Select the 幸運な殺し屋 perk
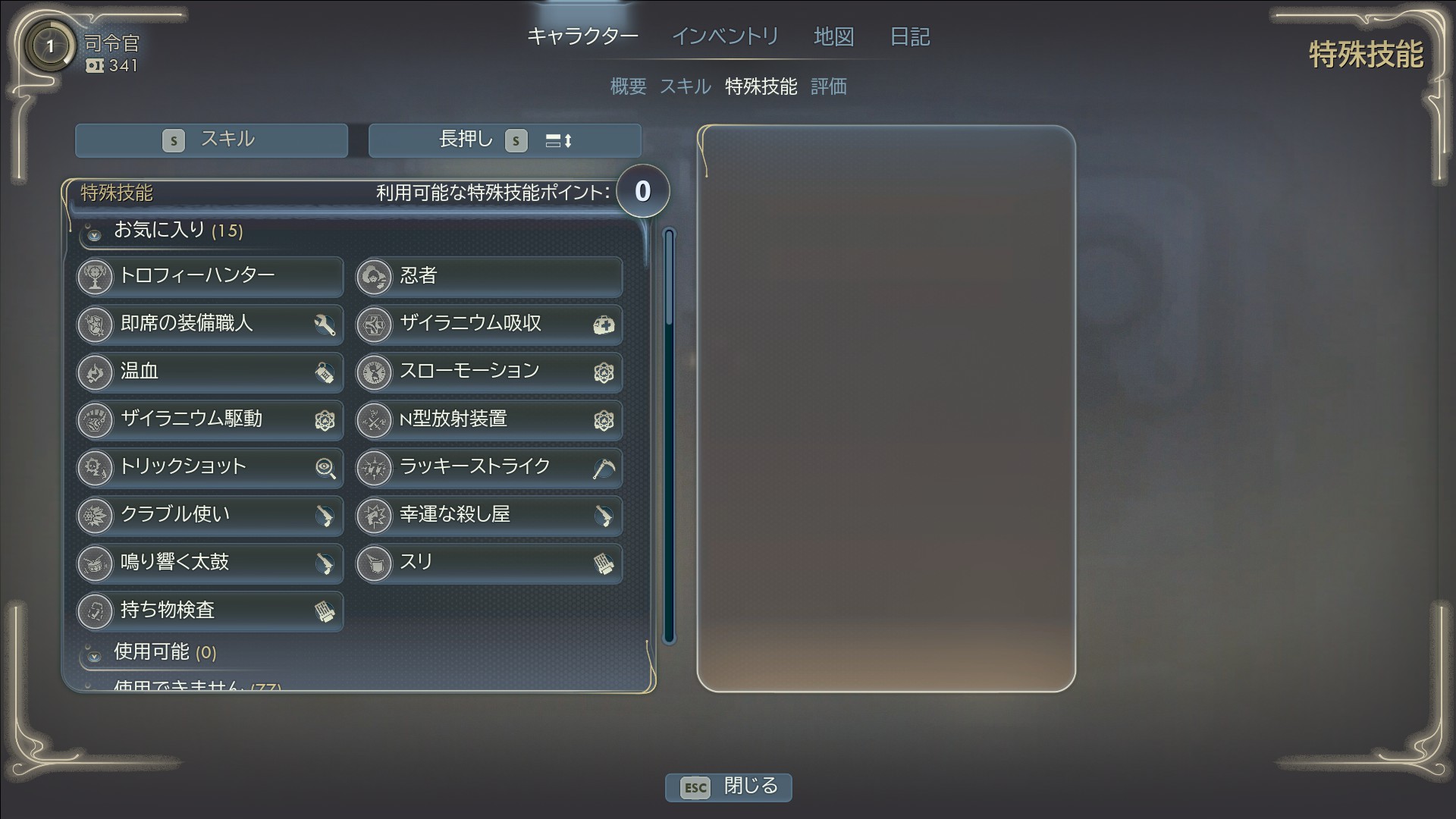This screenshot has width=1456, height=819. [488, 515]
